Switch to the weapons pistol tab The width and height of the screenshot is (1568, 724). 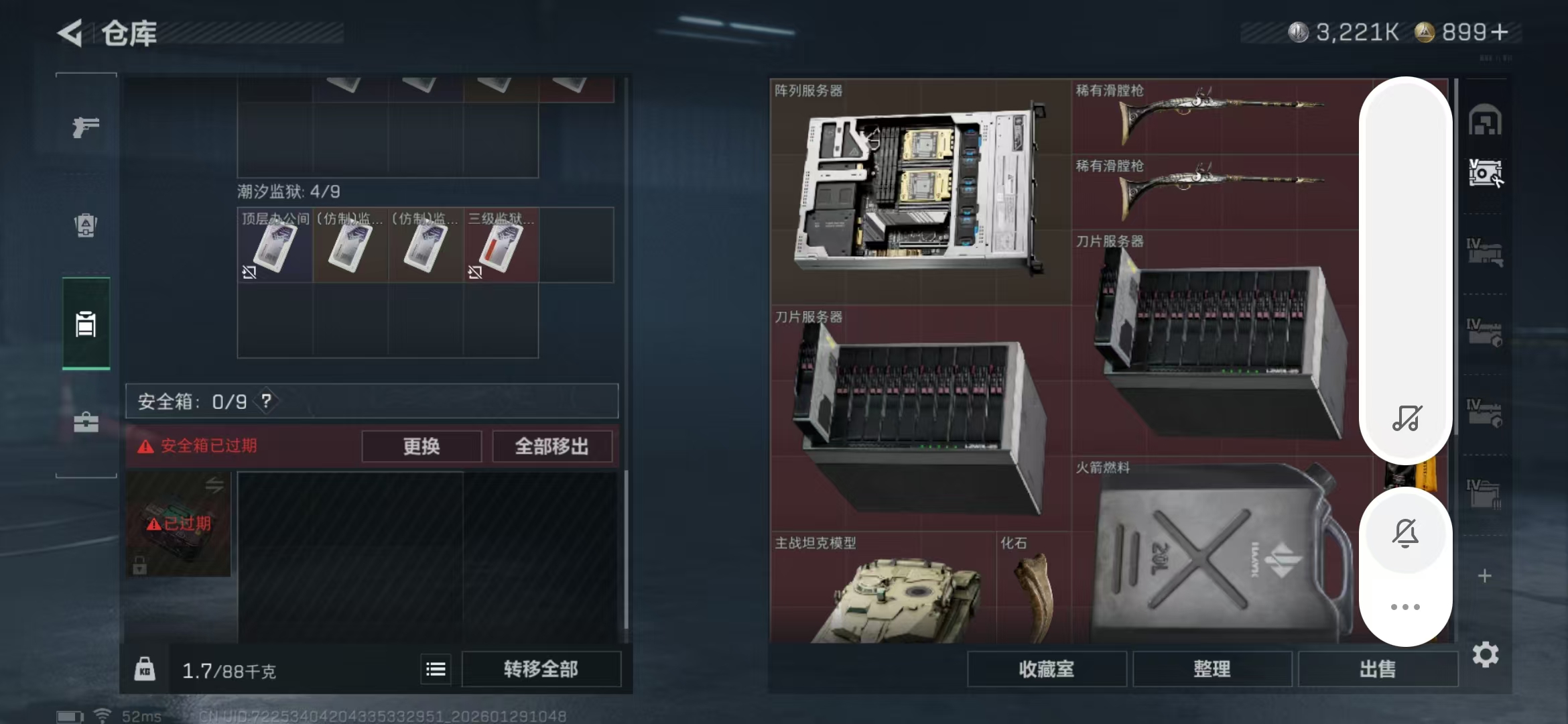pos(86,126)
